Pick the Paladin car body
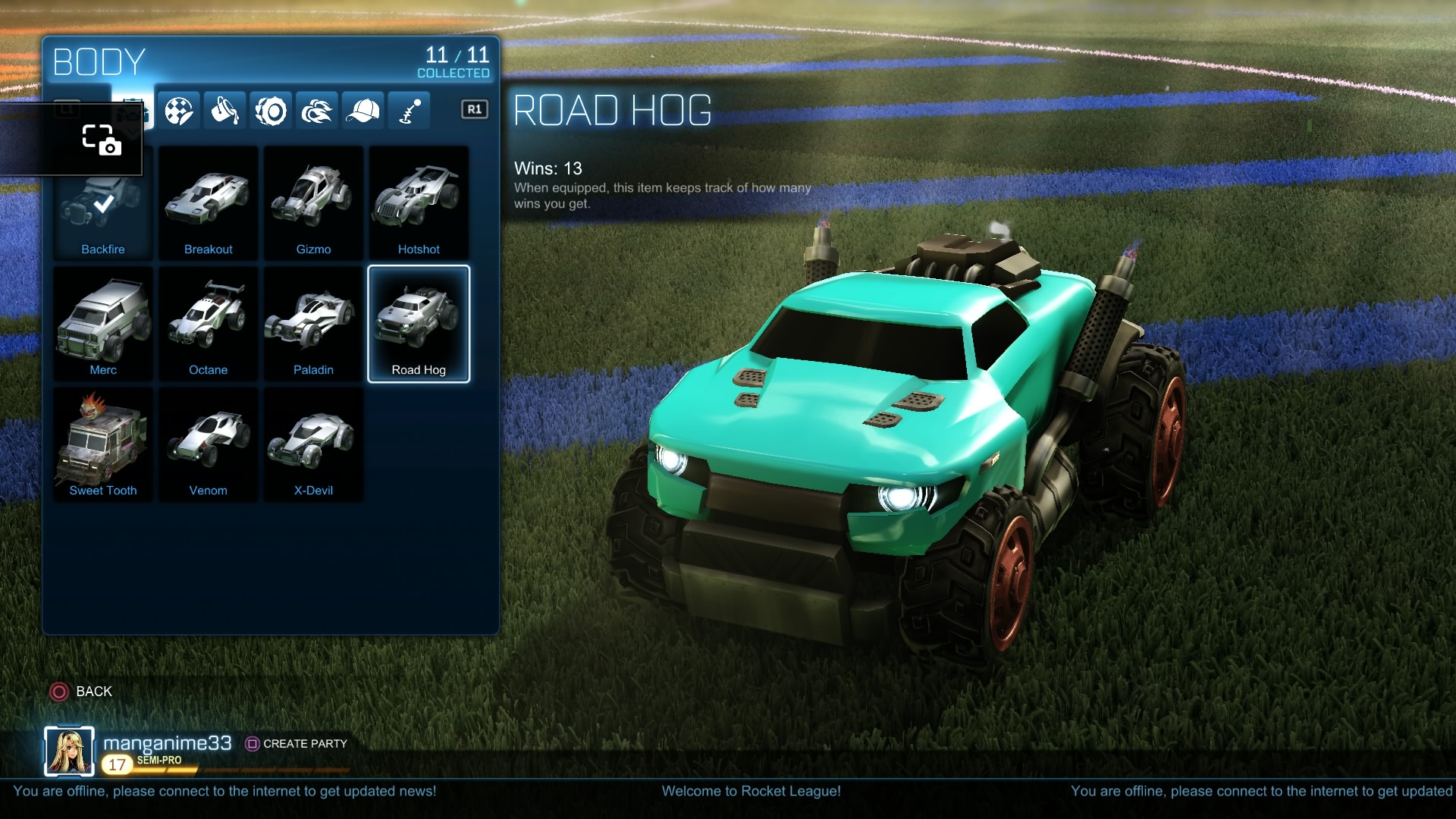1456x819 pixels. pyautogui.click(x=313, y=324)
